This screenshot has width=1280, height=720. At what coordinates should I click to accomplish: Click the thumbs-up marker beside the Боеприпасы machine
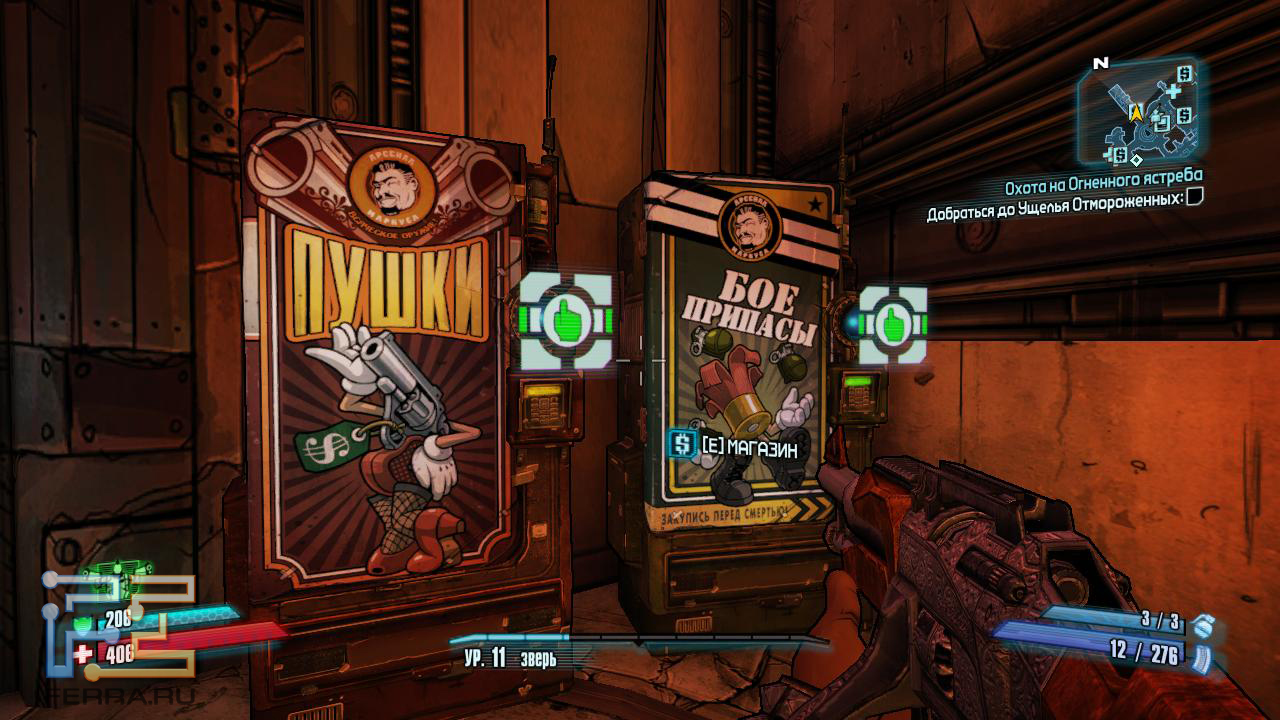click(x=892, y=324)
